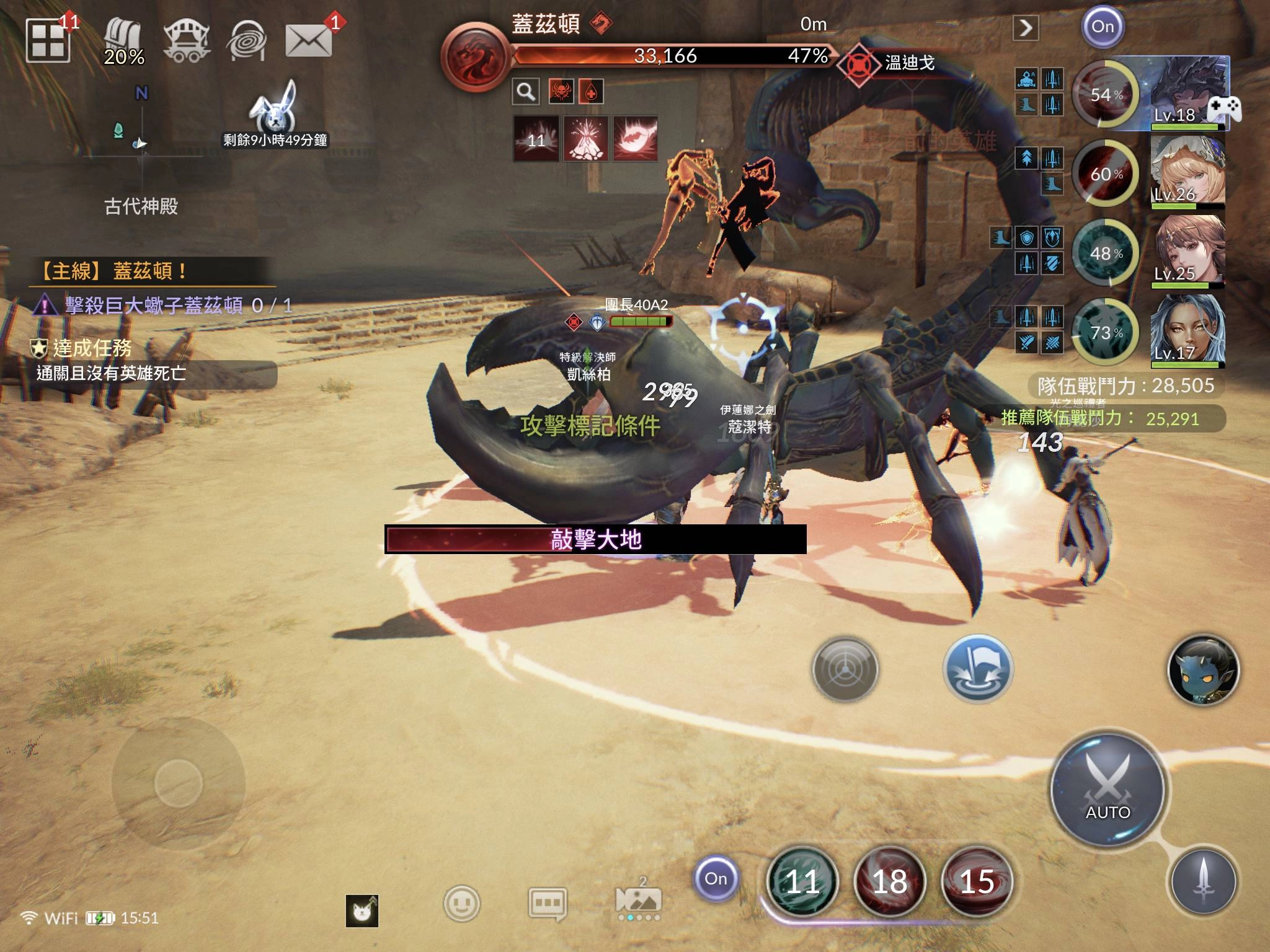This screenshot has height=952, width=1270.
Task: Select the Lv.18 party hero portrait
Action: pyautogui.click(x=1188, y=93)
